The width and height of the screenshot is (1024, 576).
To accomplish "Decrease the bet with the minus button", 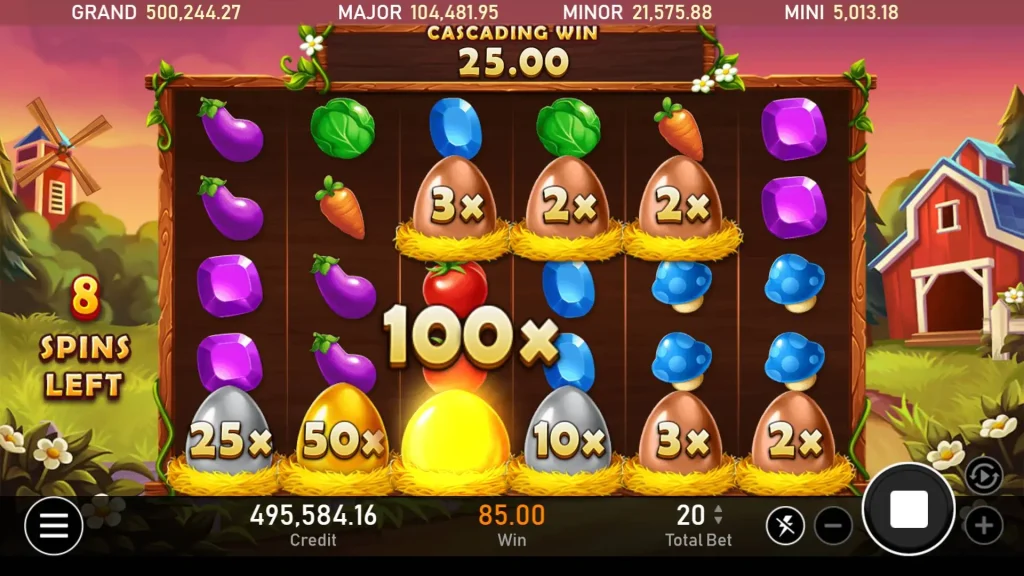I will [833, 525].
